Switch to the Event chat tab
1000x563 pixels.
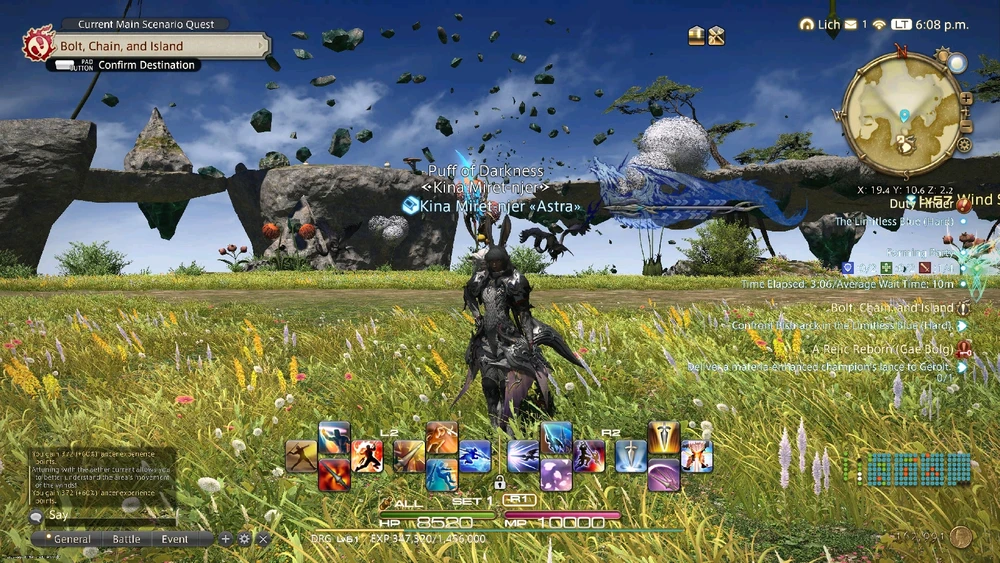point(174,539)
